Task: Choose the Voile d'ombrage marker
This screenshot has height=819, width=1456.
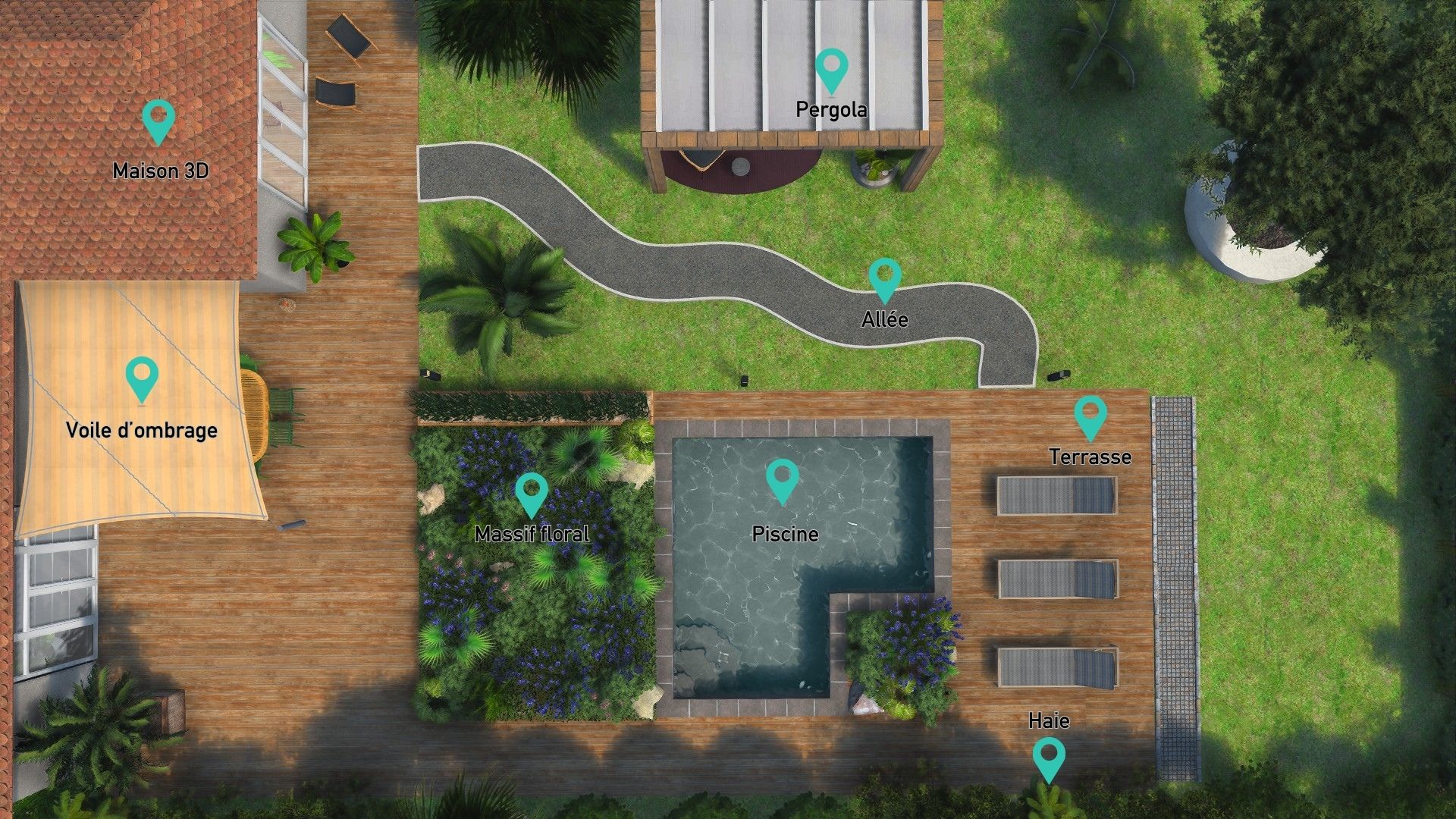Action: pyautogui.click(x=142, y=378)
